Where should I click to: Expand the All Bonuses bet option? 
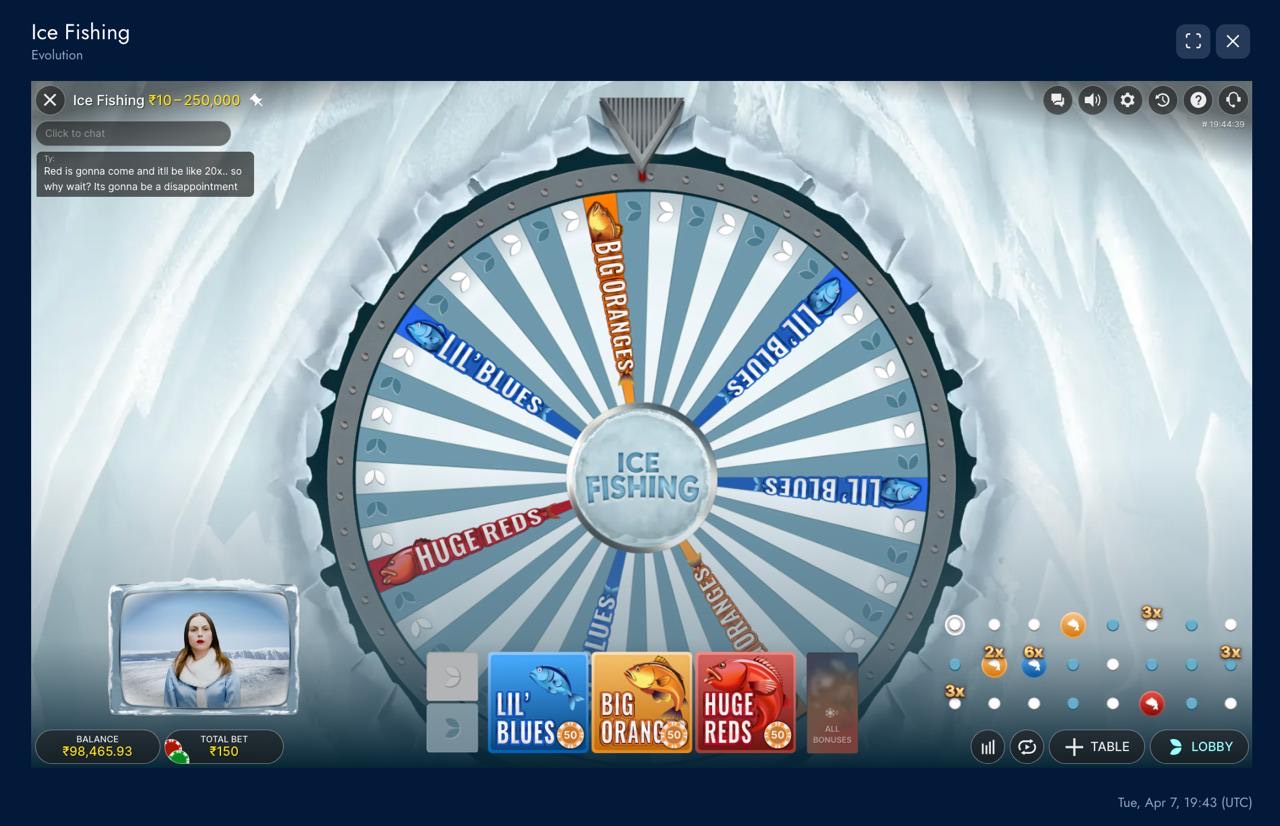tap(832, 701)
